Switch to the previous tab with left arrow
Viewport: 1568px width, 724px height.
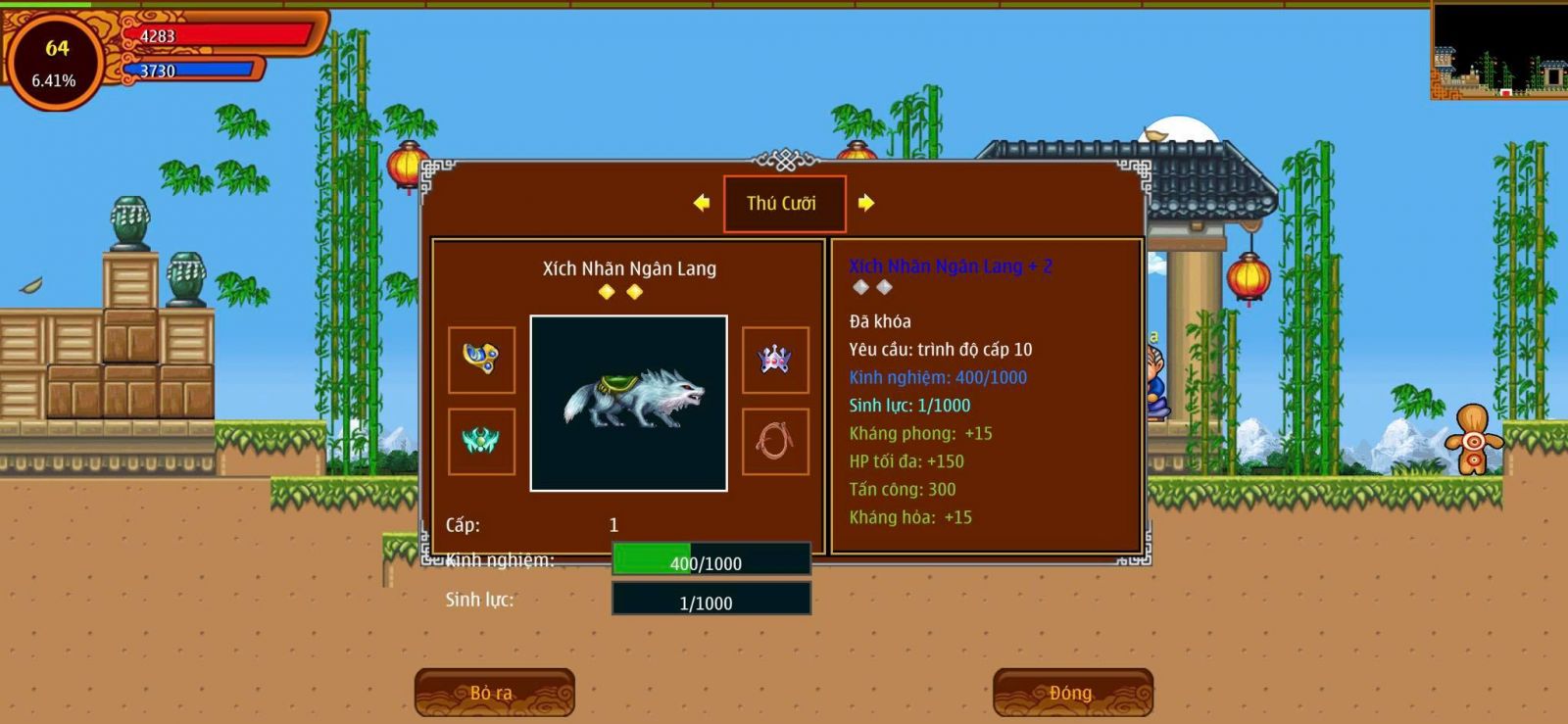pos(701,203)
